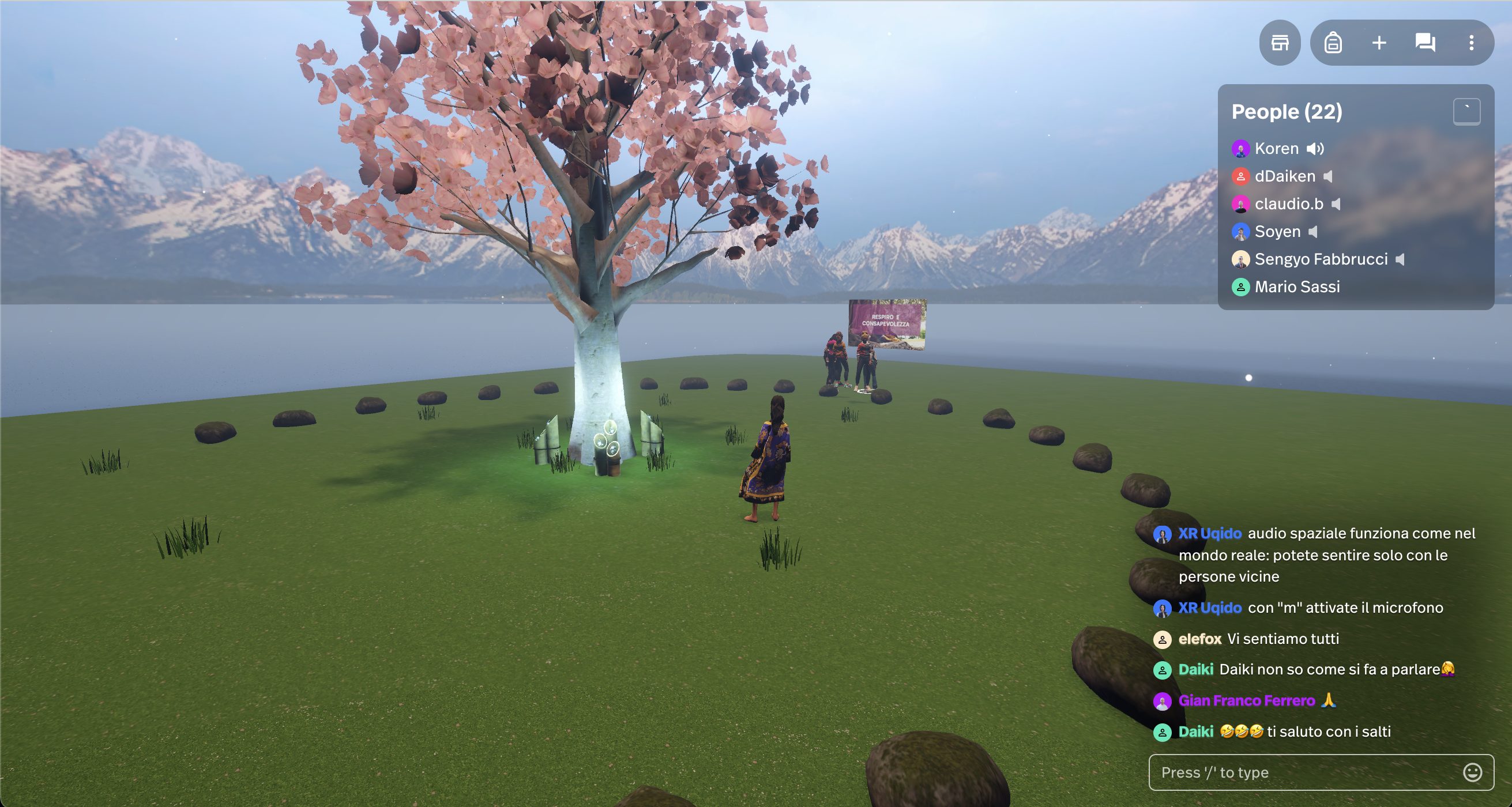Choose claudio.b from the people list
This screenshot has height=807, width=1512.
point(1288,203)
